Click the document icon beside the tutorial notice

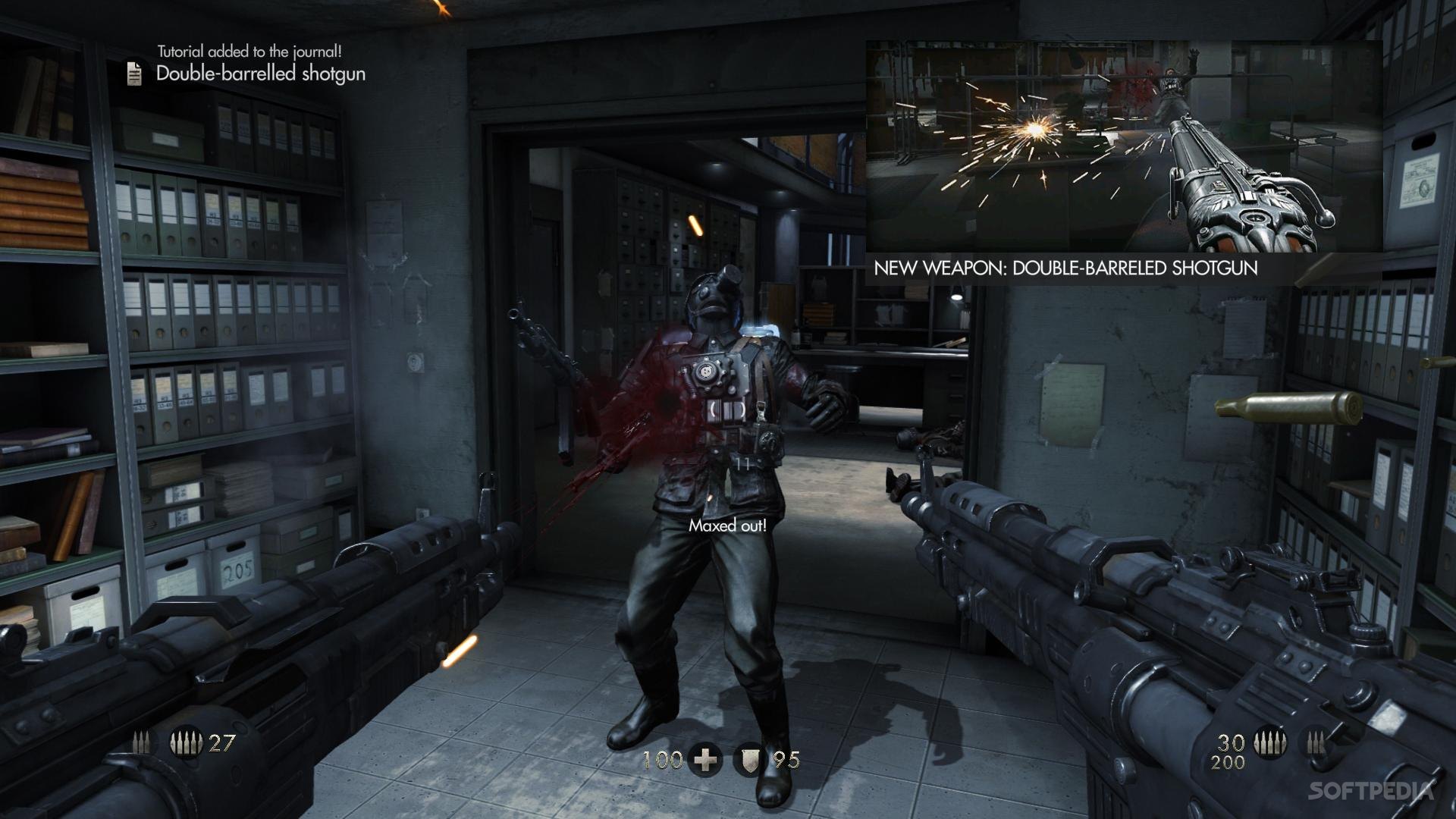point(134,74)
